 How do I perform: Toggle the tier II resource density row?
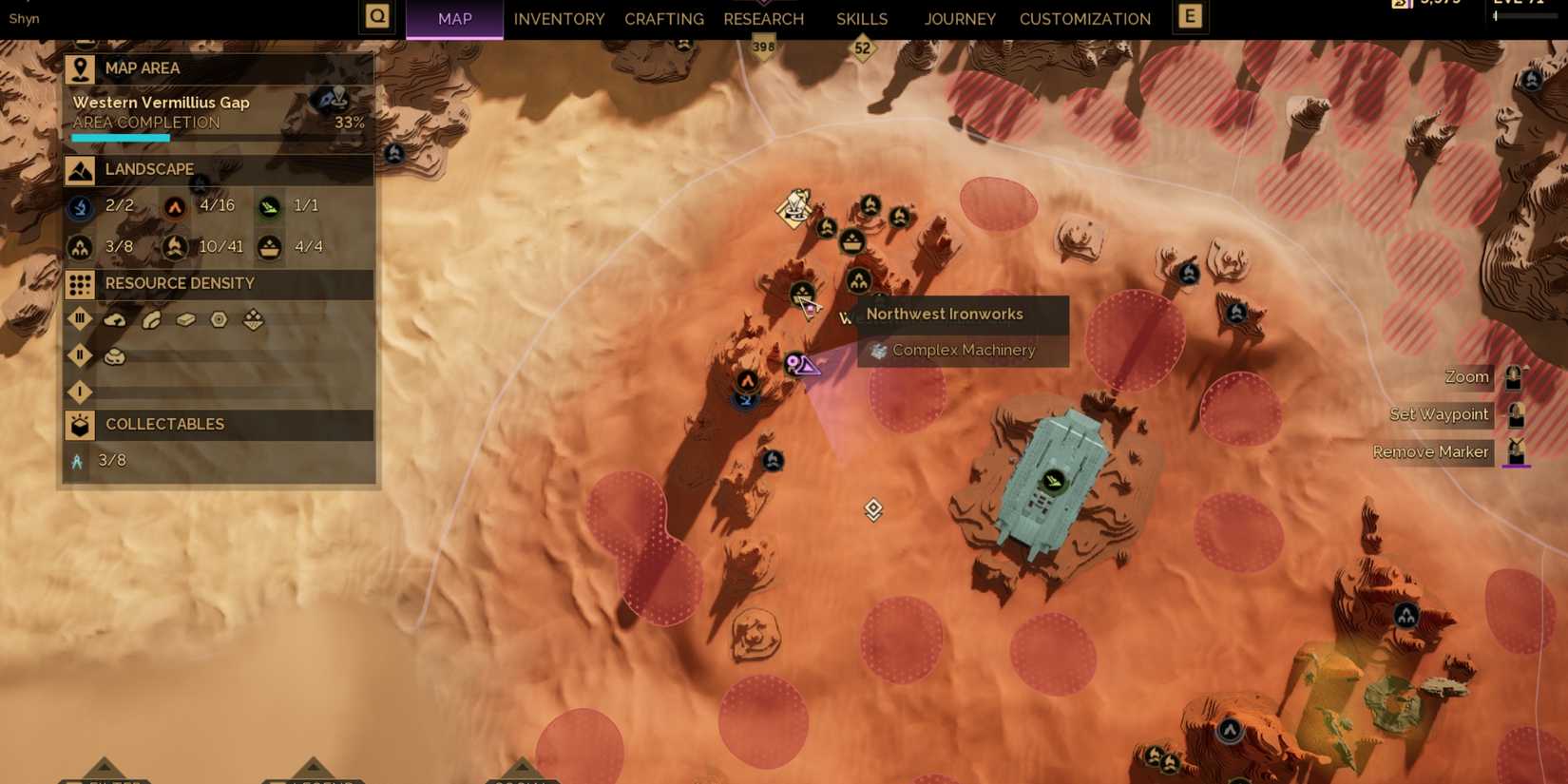(80, 355)
